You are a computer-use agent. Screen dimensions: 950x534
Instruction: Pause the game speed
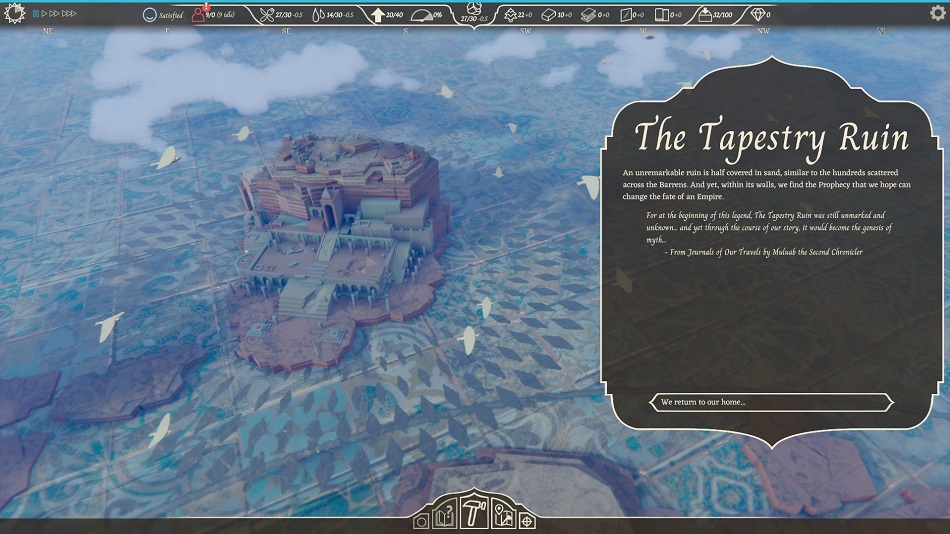(x=35, y=14)
